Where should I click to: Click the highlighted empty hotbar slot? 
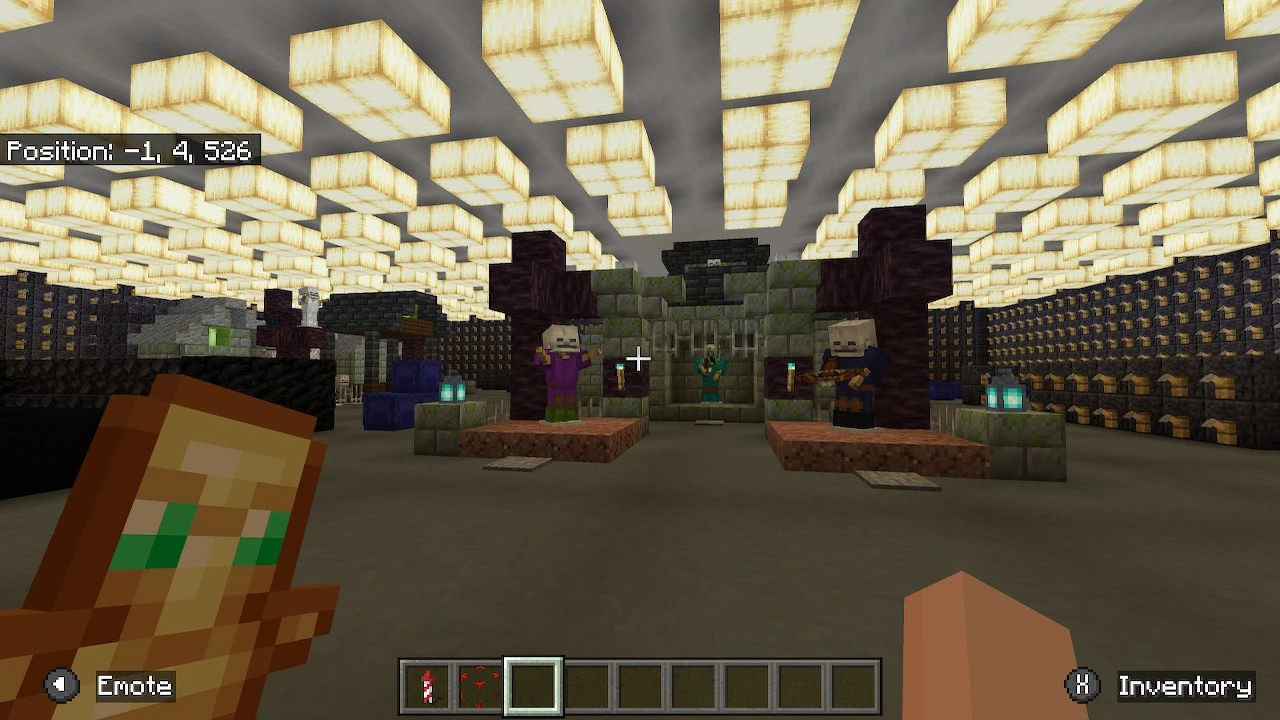tap(534, 686)
